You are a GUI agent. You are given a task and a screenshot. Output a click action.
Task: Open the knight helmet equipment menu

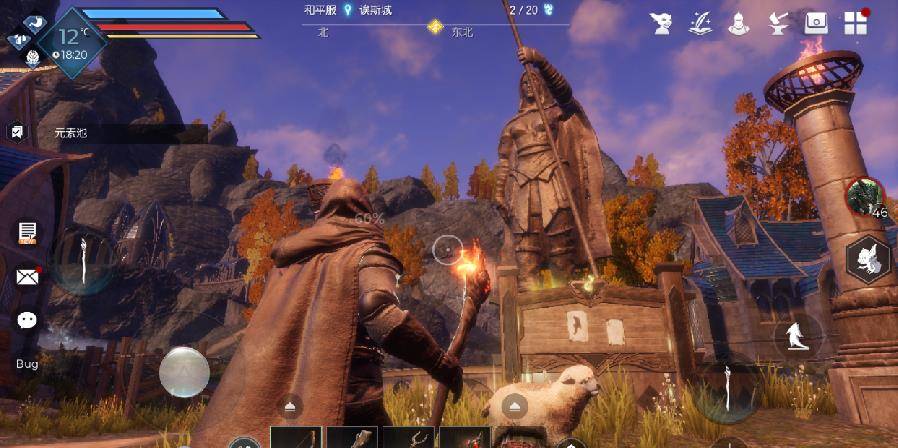coord(738,22)
